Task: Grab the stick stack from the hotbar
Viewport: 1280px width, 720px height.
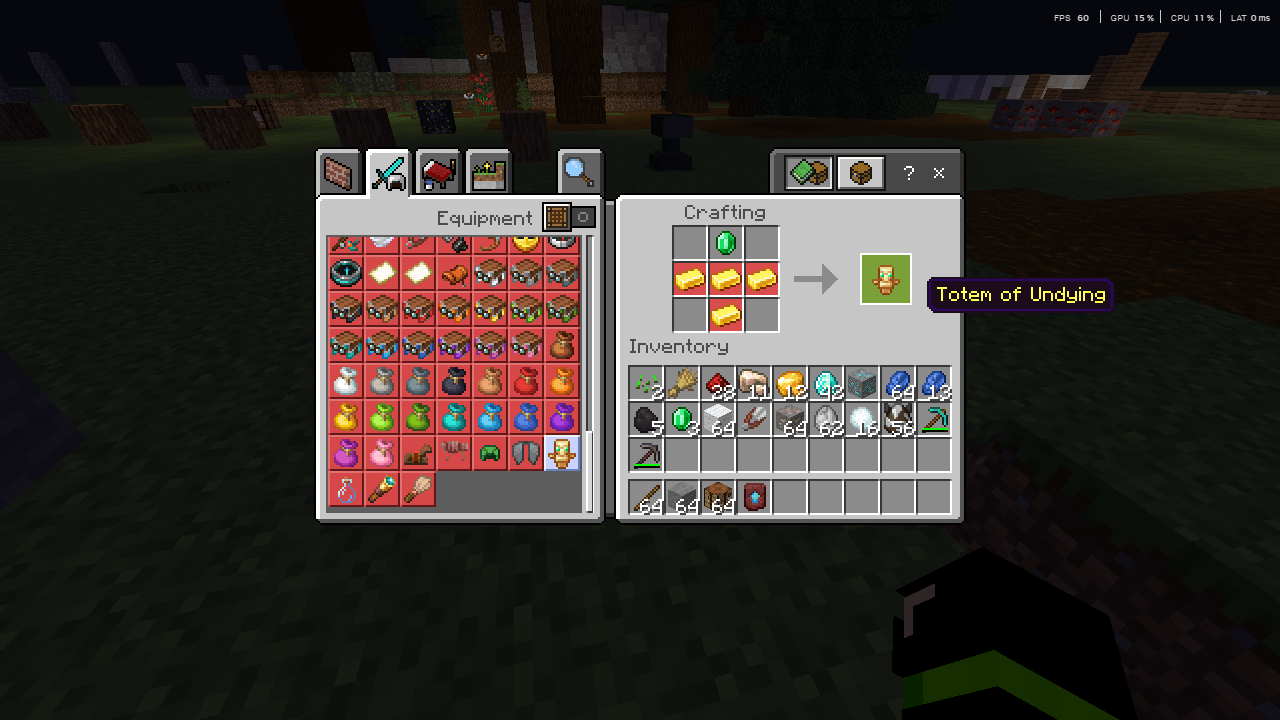Action: [x=645, y=497]
